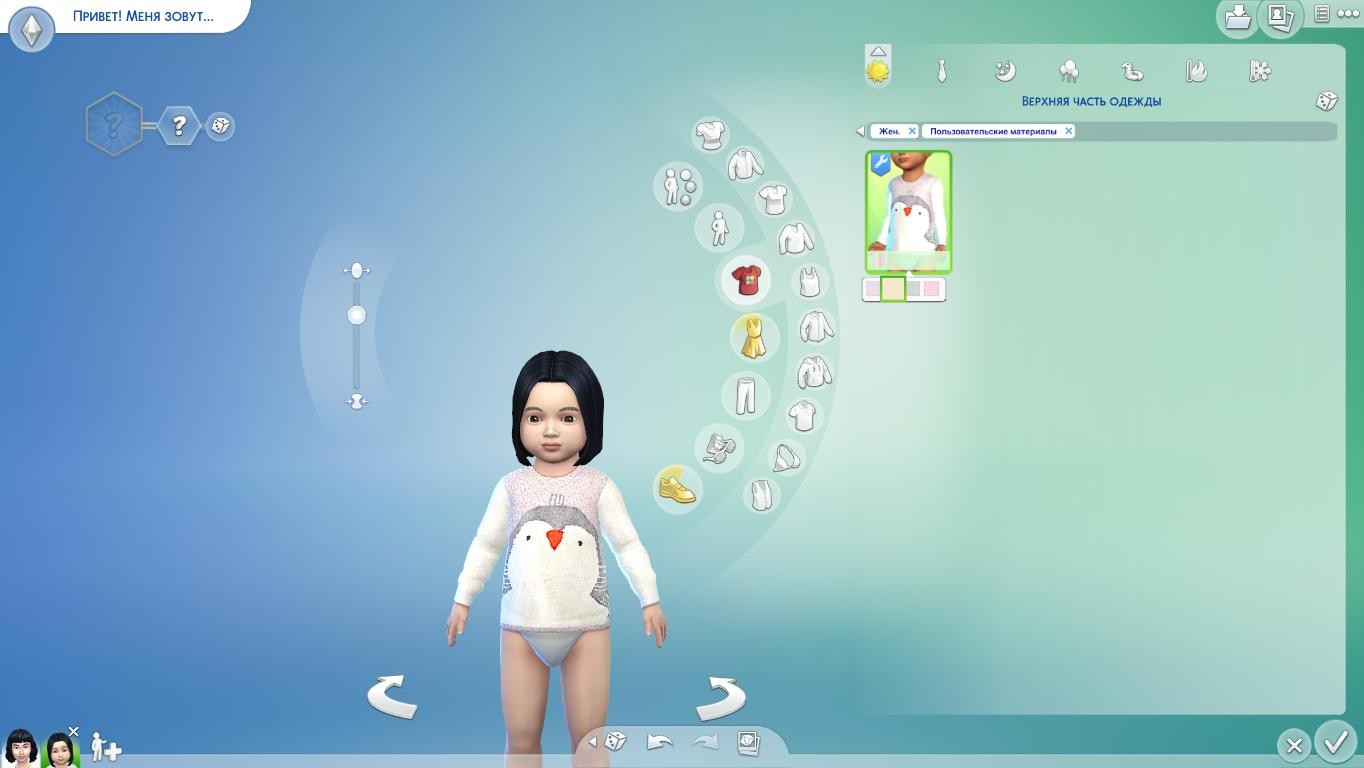
Task: Remove the "Жен." filter tag
Action: [x=912, y=131]
